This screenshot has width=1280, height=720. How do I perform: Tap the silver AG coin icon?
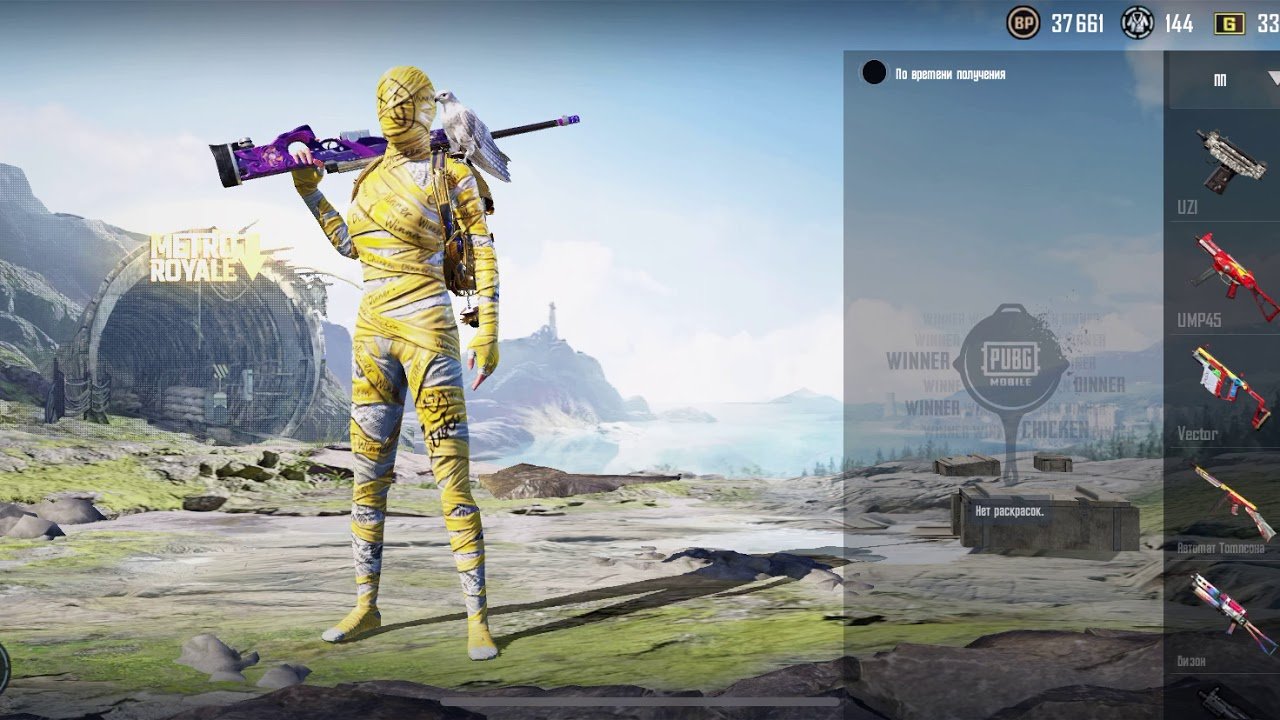click(x=1137, y=23)
